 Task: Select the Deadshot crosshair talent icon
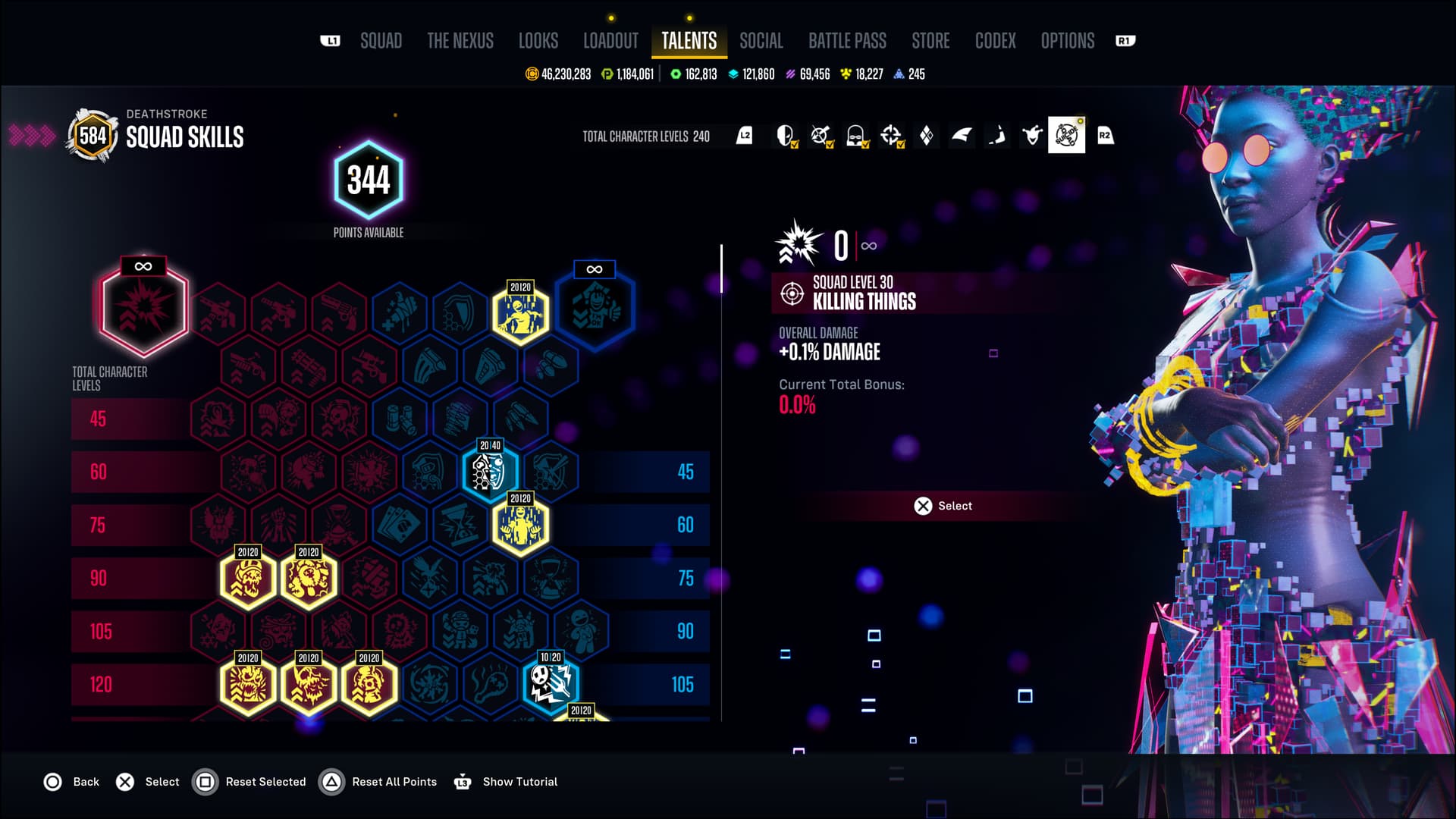click(891, 136)
